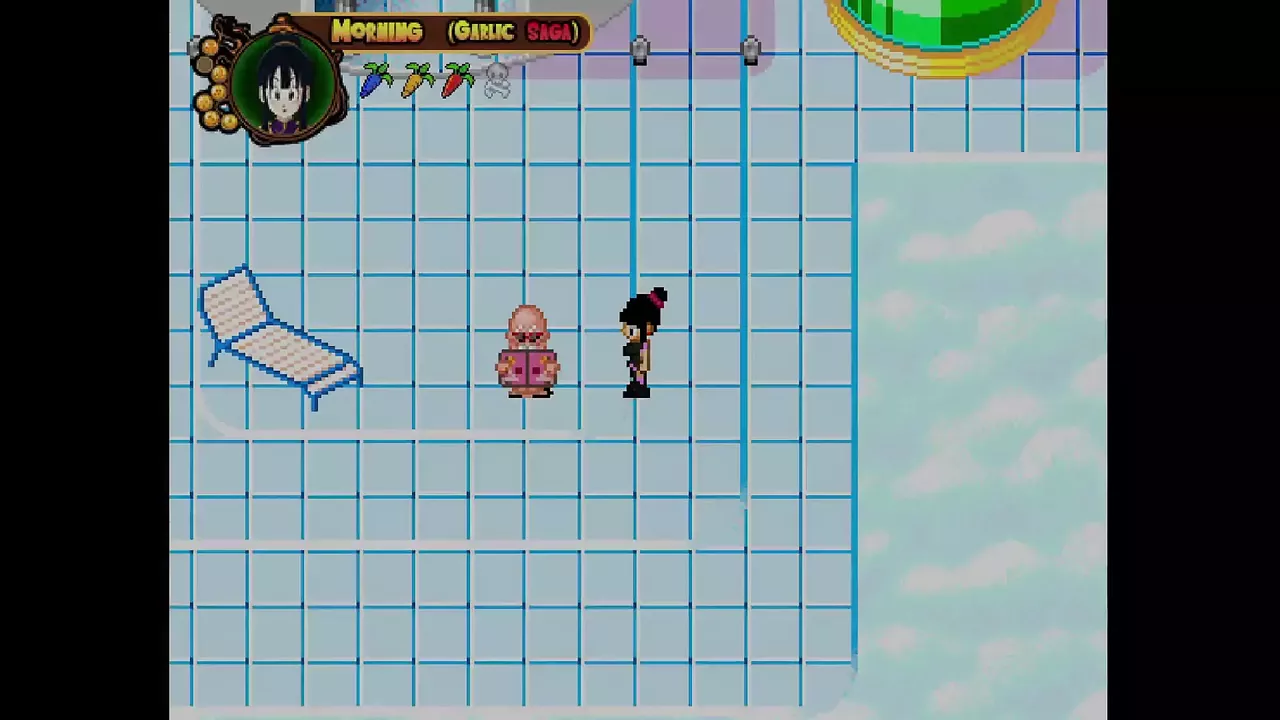Click the Garlic Saga banner label
Viewport: 1280px width, 720px height.
[515, 32]
